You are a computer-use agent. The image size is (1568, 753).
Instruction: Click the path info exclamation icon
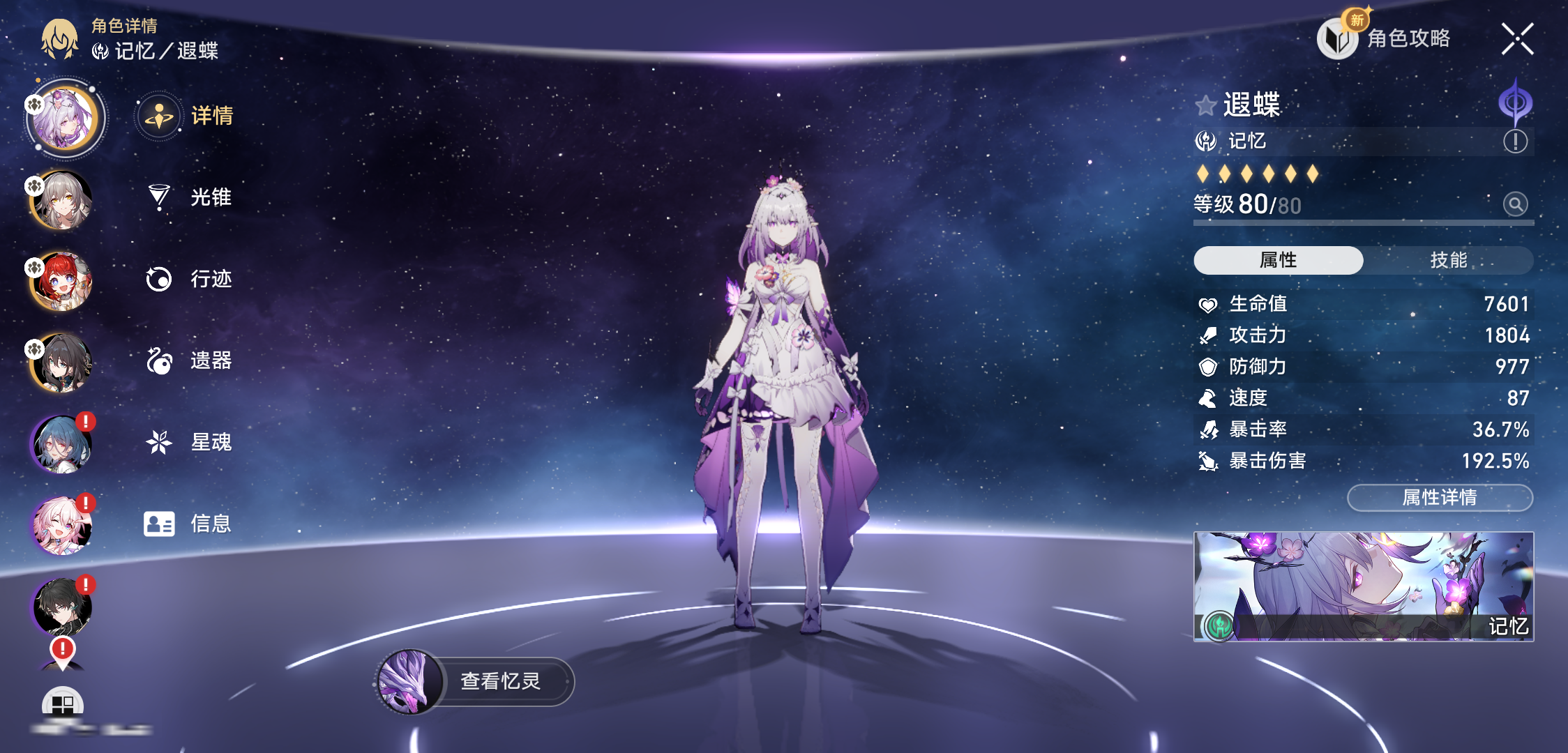(1515, 142)
